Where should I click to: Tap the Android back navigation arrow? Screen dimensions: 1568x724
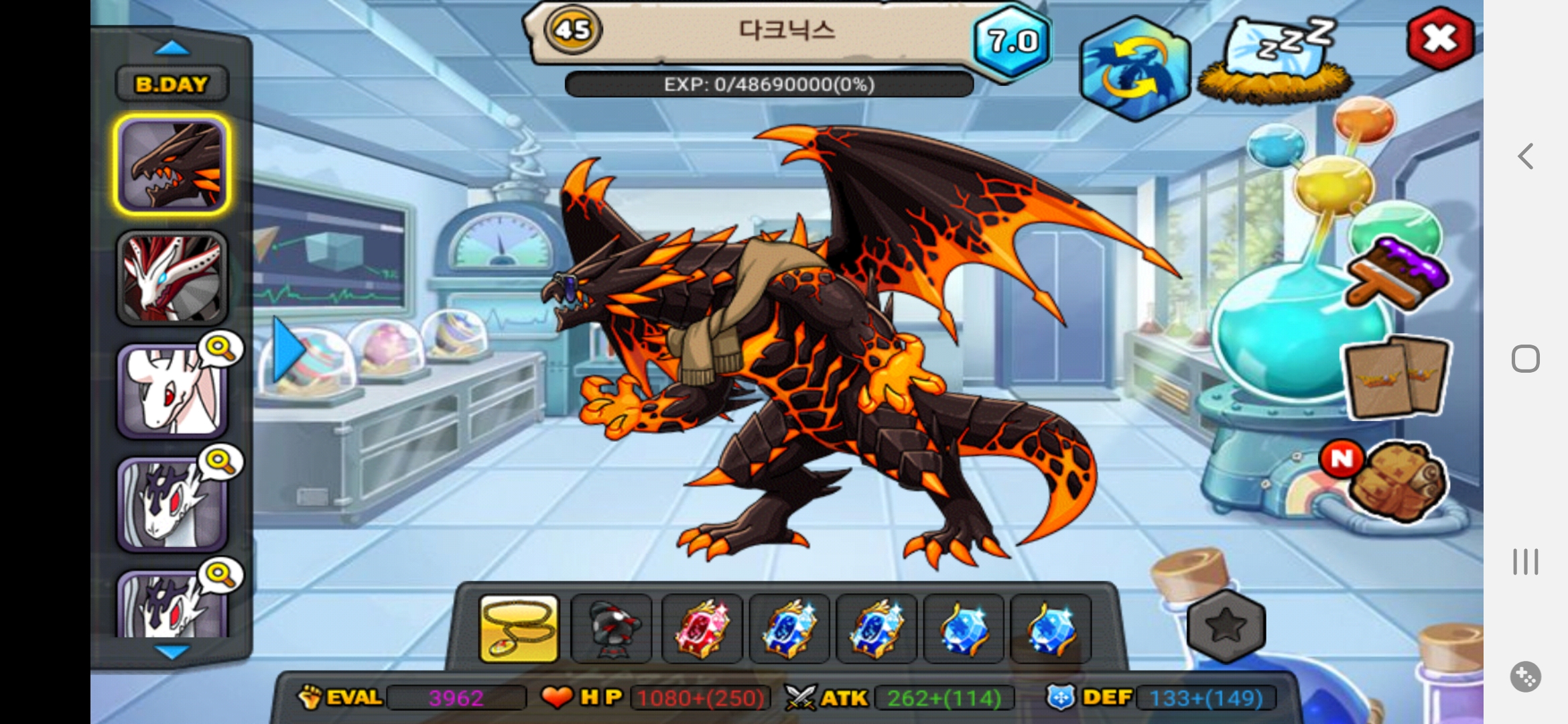click(x=1526, y=156)
